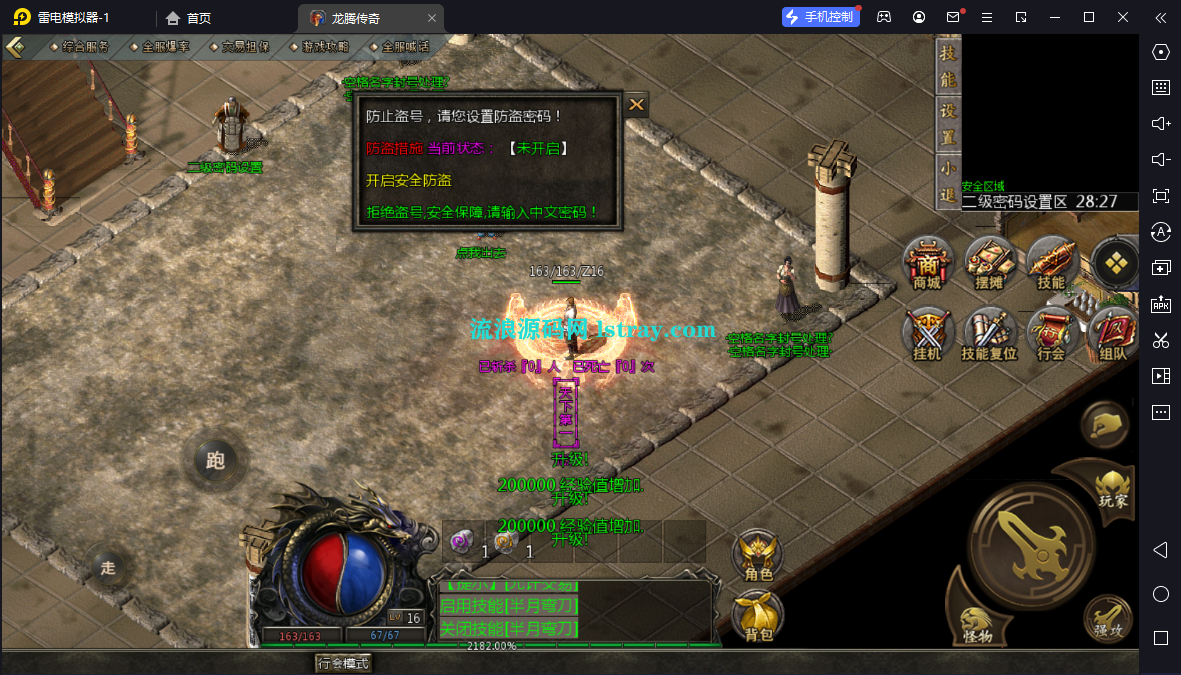Open the 行会 guild icon
The height and width of the screenshot is (675, 1181).
click(x=1051, y=335)
